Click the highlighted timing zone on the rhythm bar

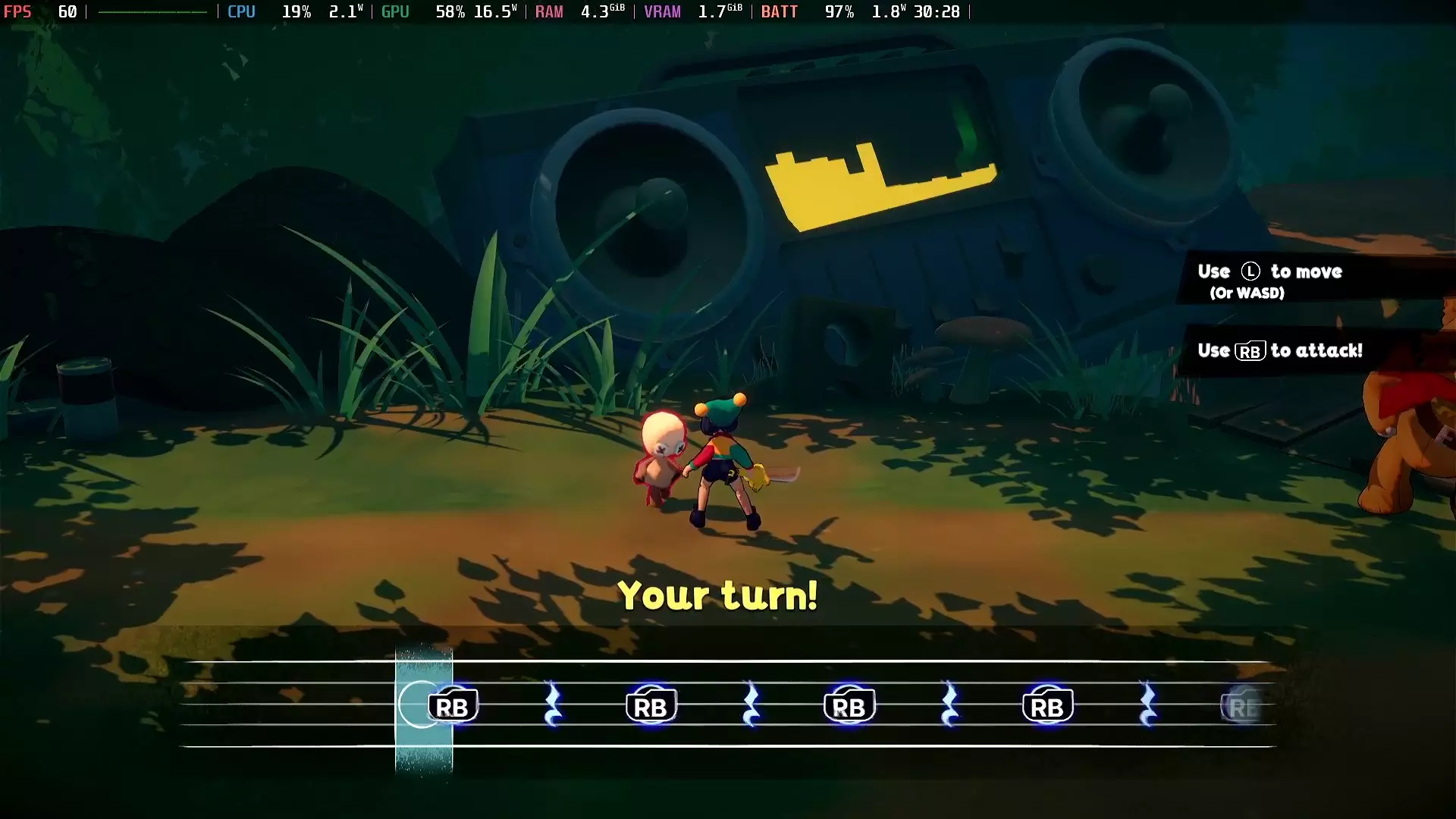423,705
